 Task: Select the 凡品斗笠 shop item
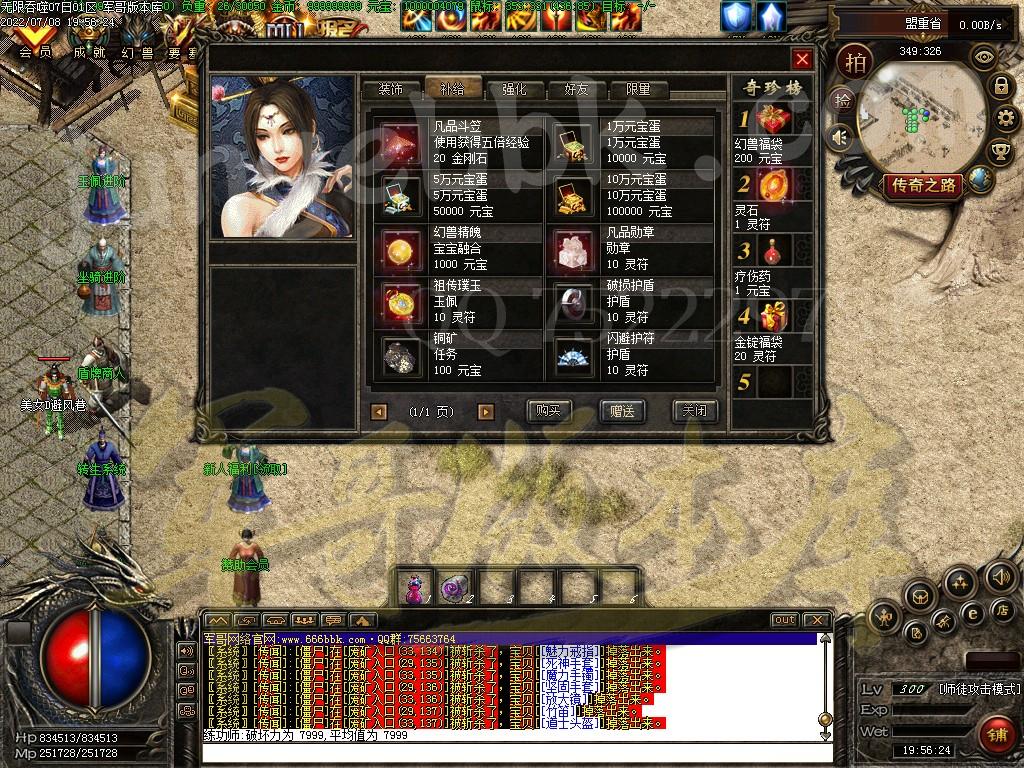click(x=458, y=142)
